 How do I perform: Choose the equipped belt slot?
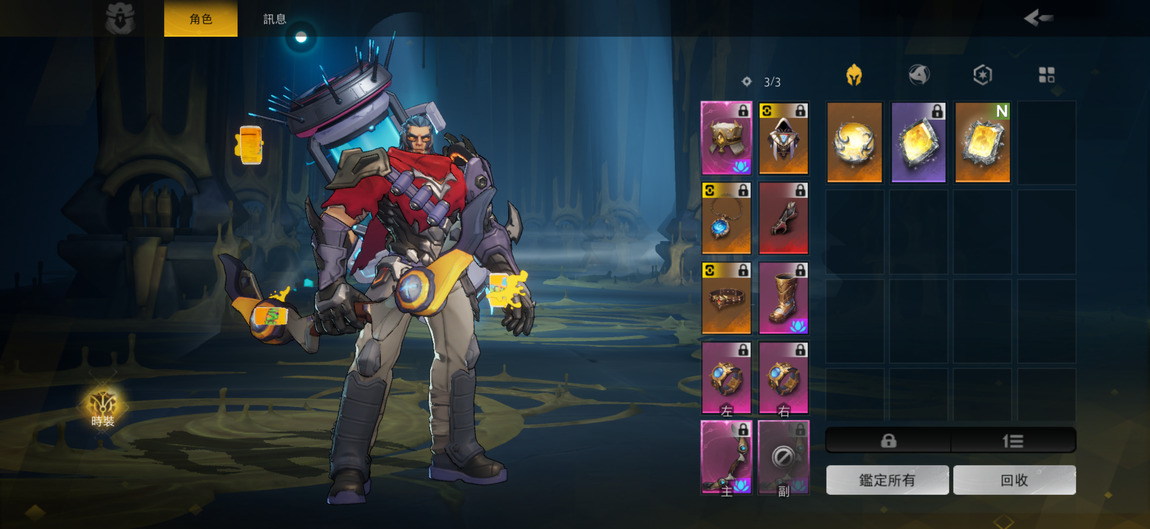tap(726, 298)
